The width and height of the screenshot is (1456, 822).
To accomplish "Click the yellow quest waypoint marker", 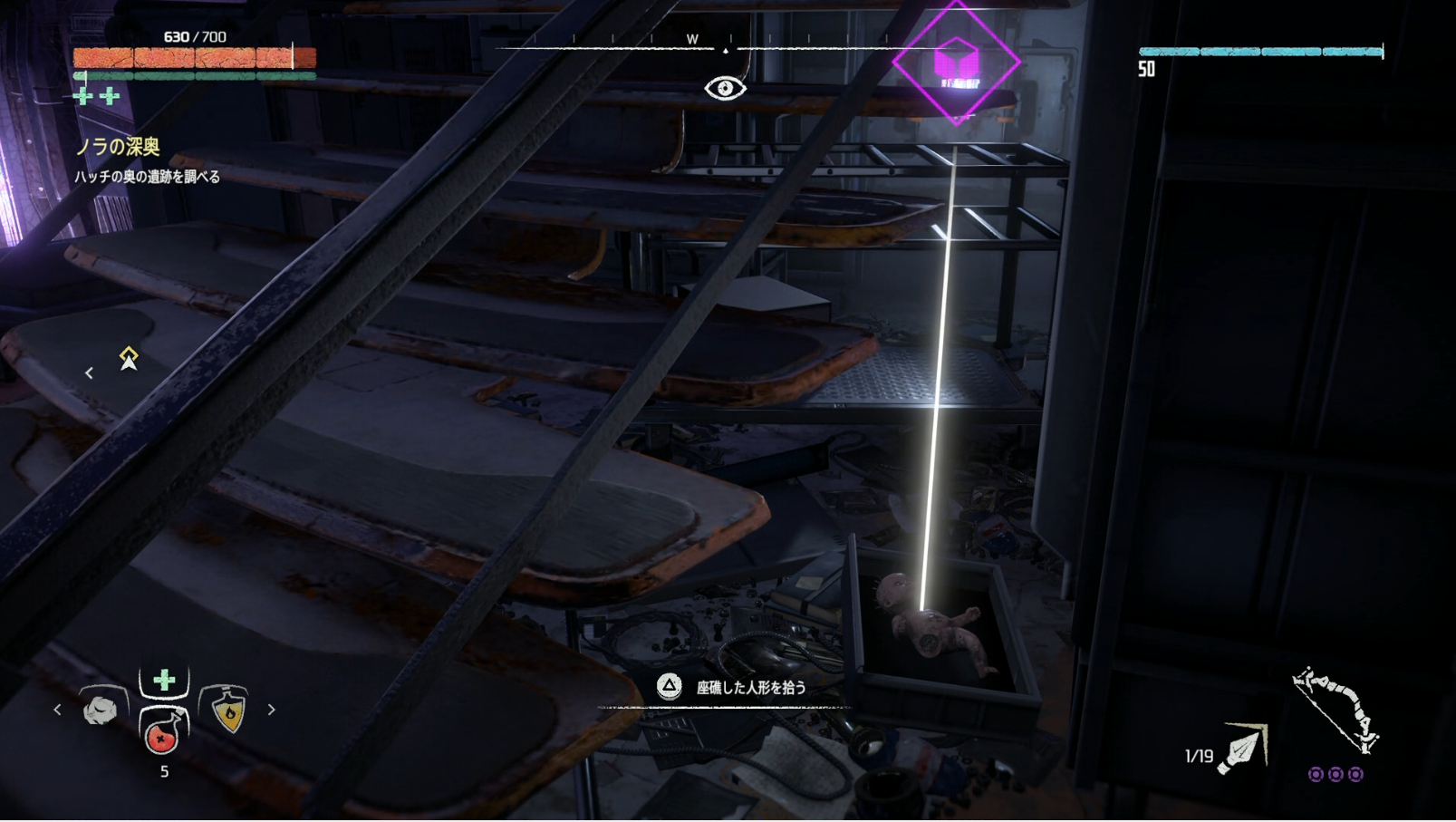I will coord(129,358).
